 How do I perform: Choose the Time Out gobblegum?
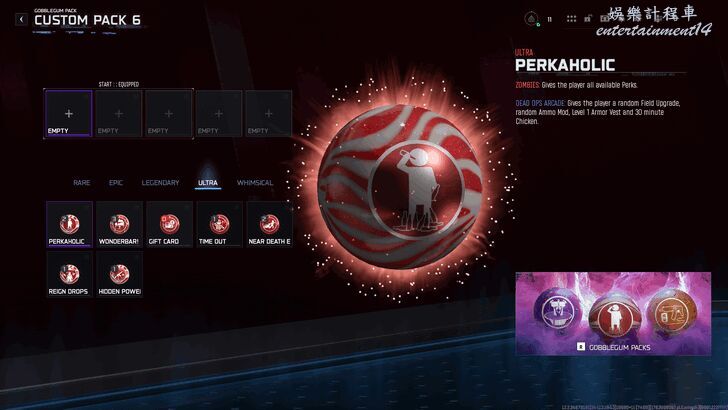click(x=219, y=224)
